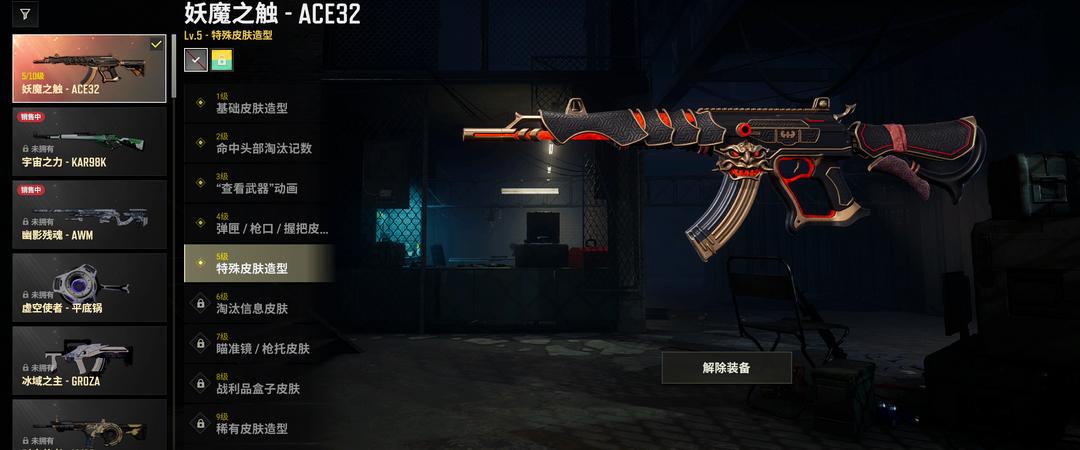
Task: Show locked level 6 淘汰信息皮肤
Action: [258, 304]
